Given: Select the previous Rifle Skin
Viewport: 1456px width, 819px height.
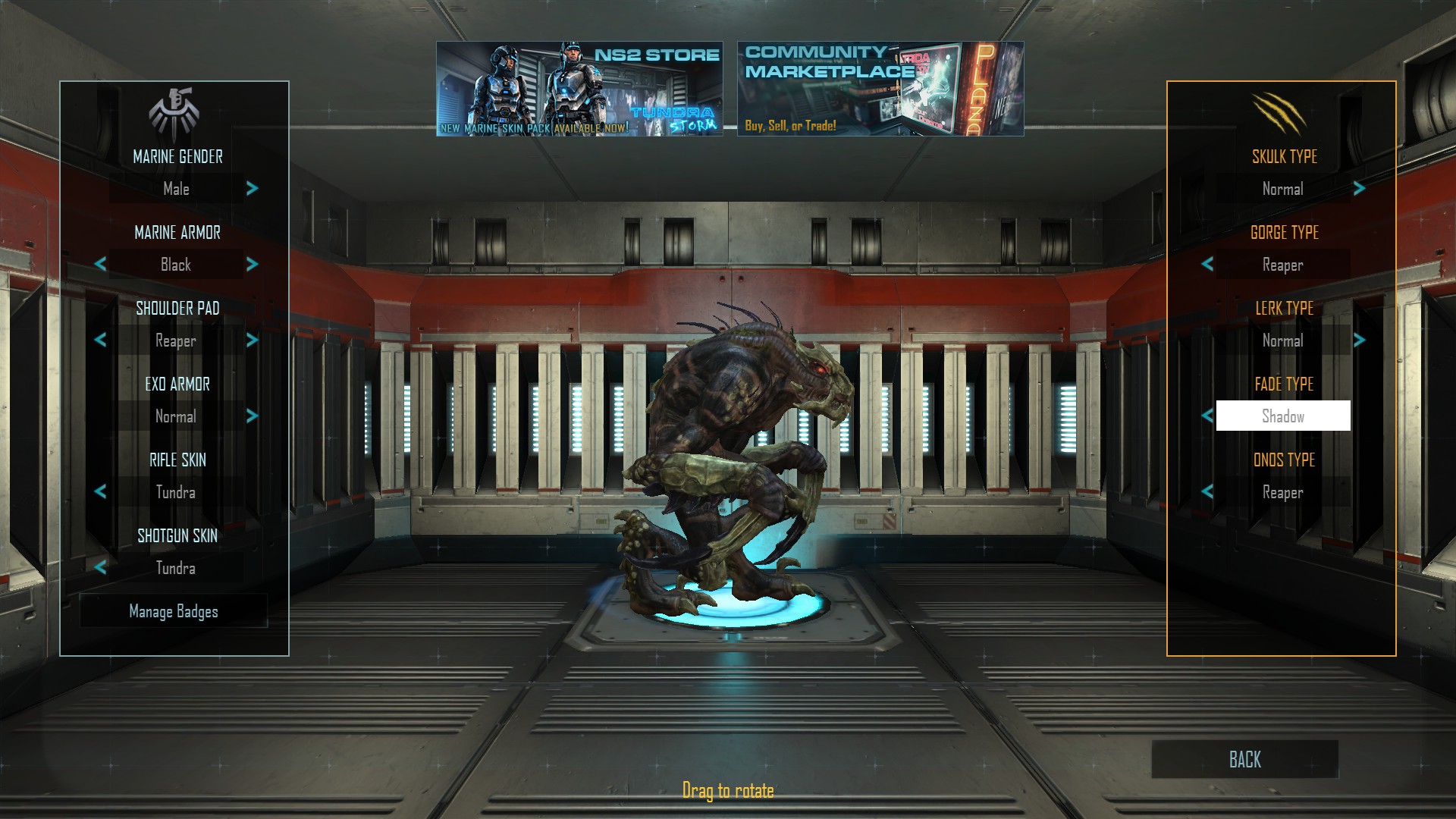Looking at the screenshot, I should coord(99,492).
